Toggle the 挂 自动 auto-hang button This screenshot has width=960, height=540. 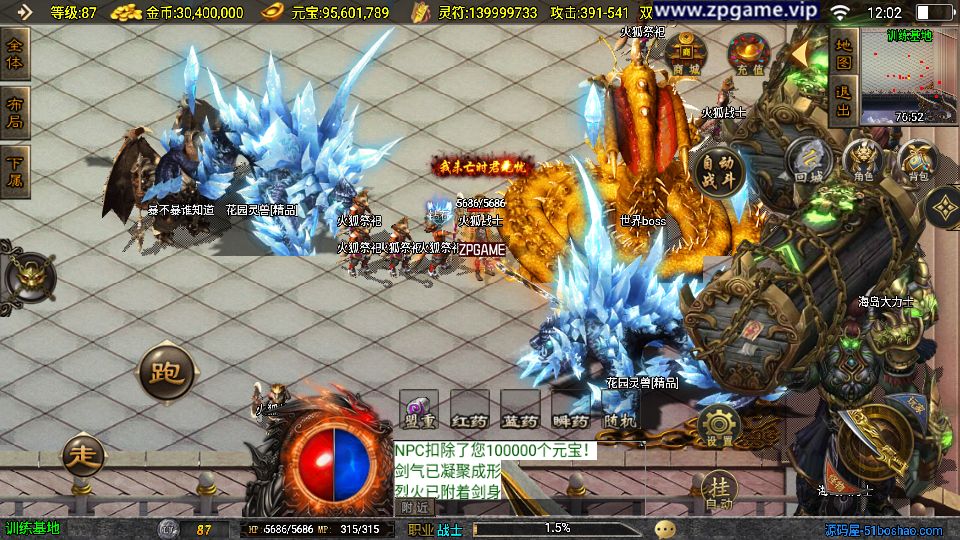pos(718,490)
